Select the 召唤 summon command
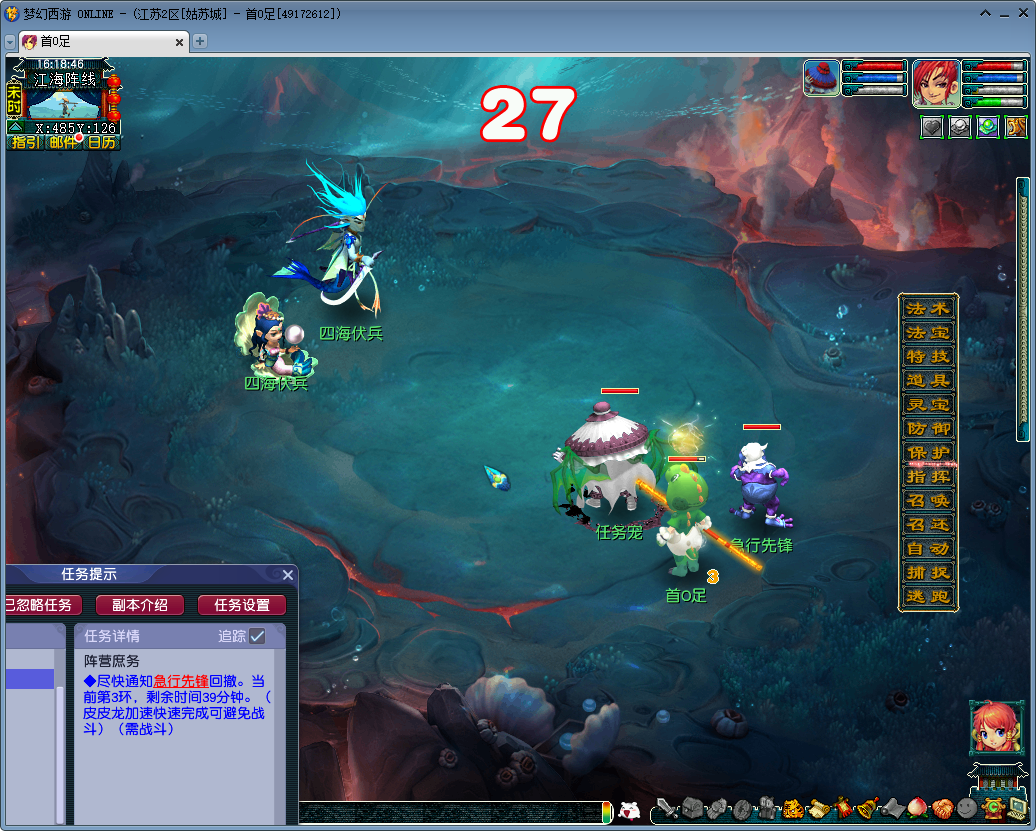1036x831 pixels. tap(928, 500)
